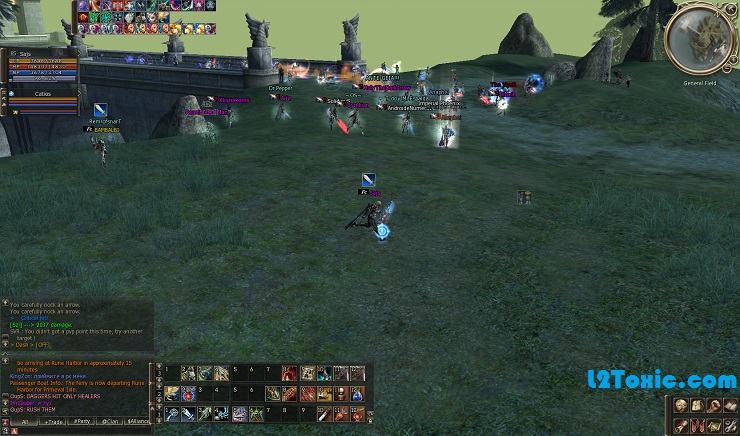
Task: Open the character status menu icon
Action: click(681, 406)
